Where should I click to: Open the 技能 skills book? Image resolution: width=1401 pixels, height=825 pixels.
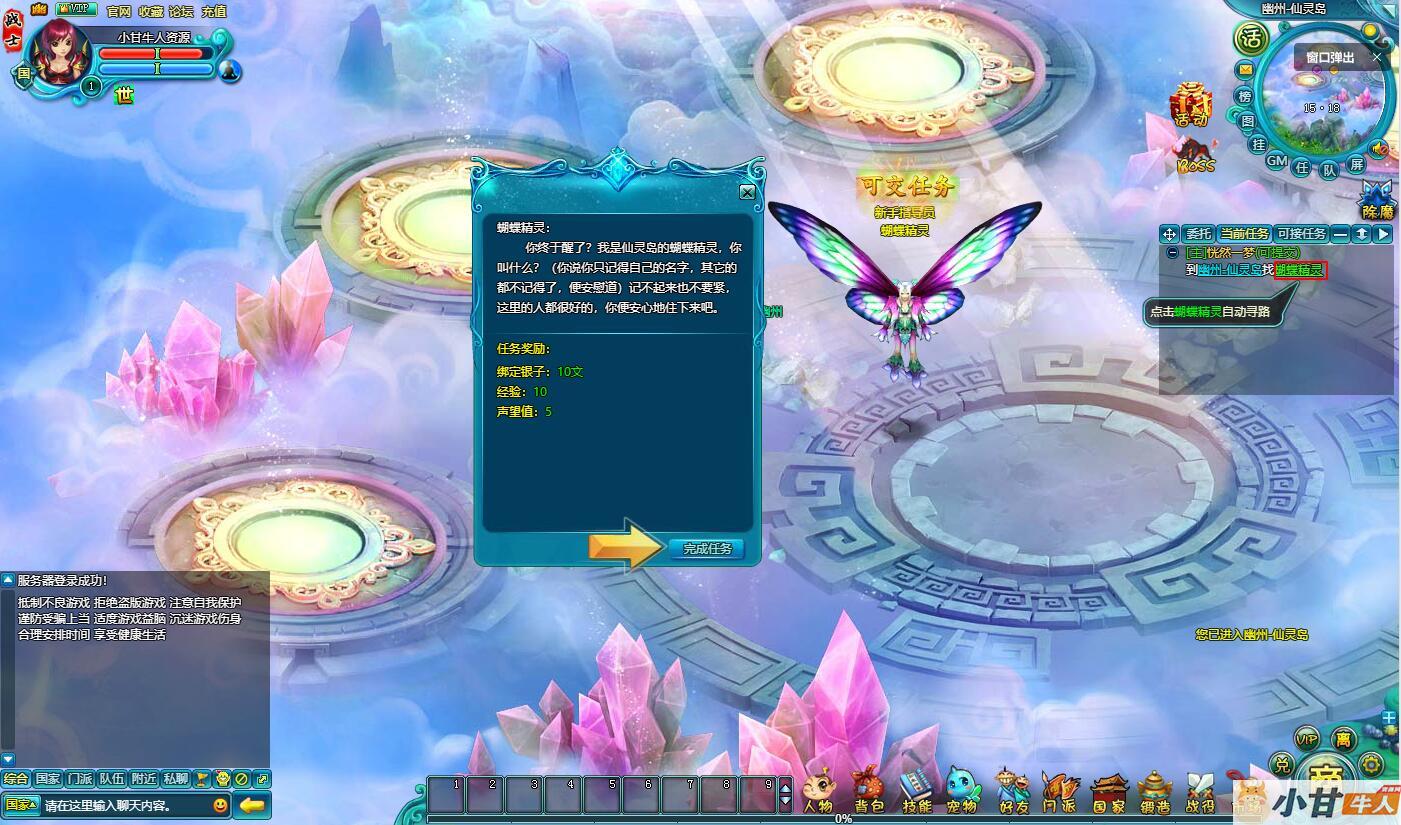tap(916, 788)
